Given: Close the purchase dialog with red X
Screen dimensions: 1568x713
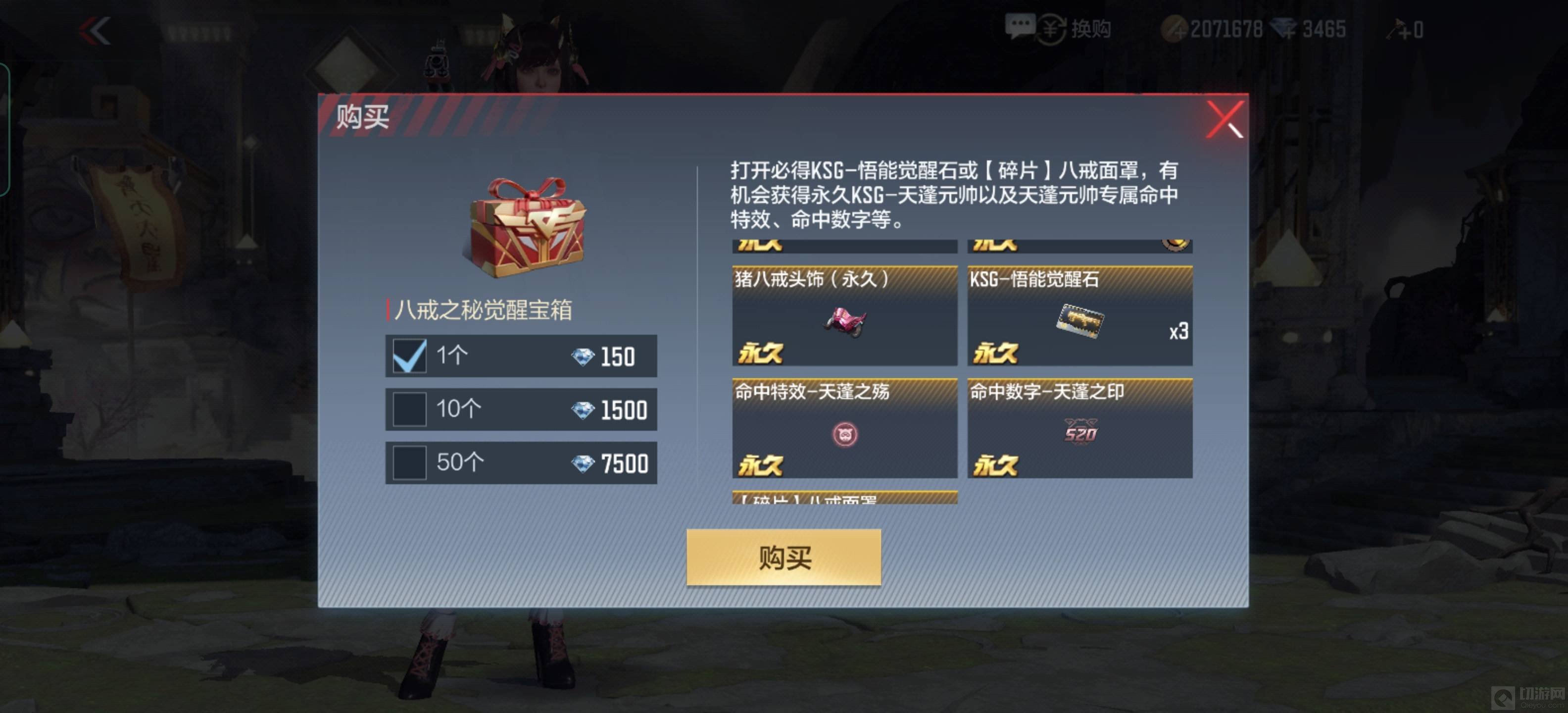Looking at the screenshot, I should [x=1224, y=120].
